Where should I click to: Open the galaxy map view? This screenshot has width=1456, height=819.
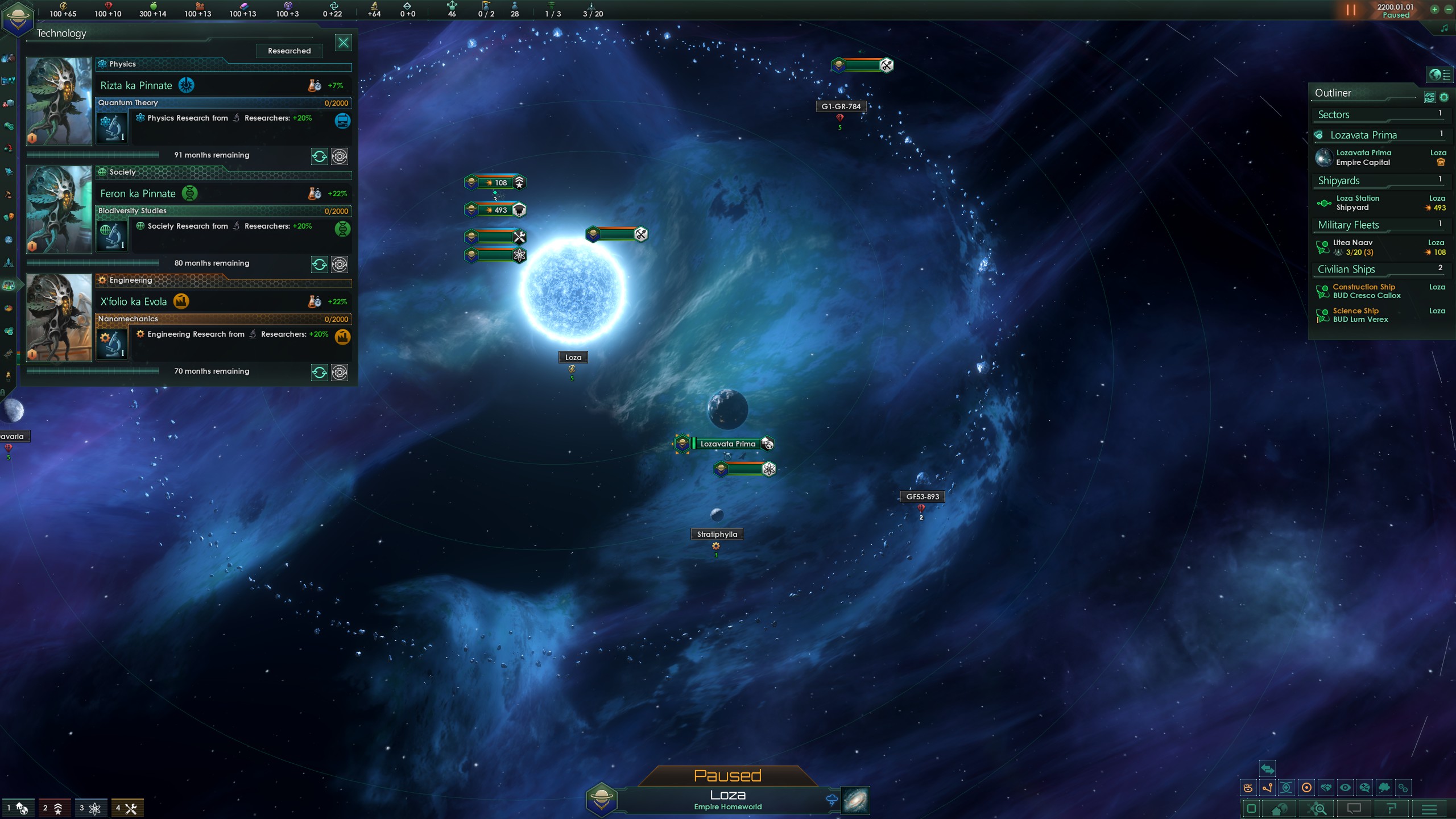[x=855, y=801]
